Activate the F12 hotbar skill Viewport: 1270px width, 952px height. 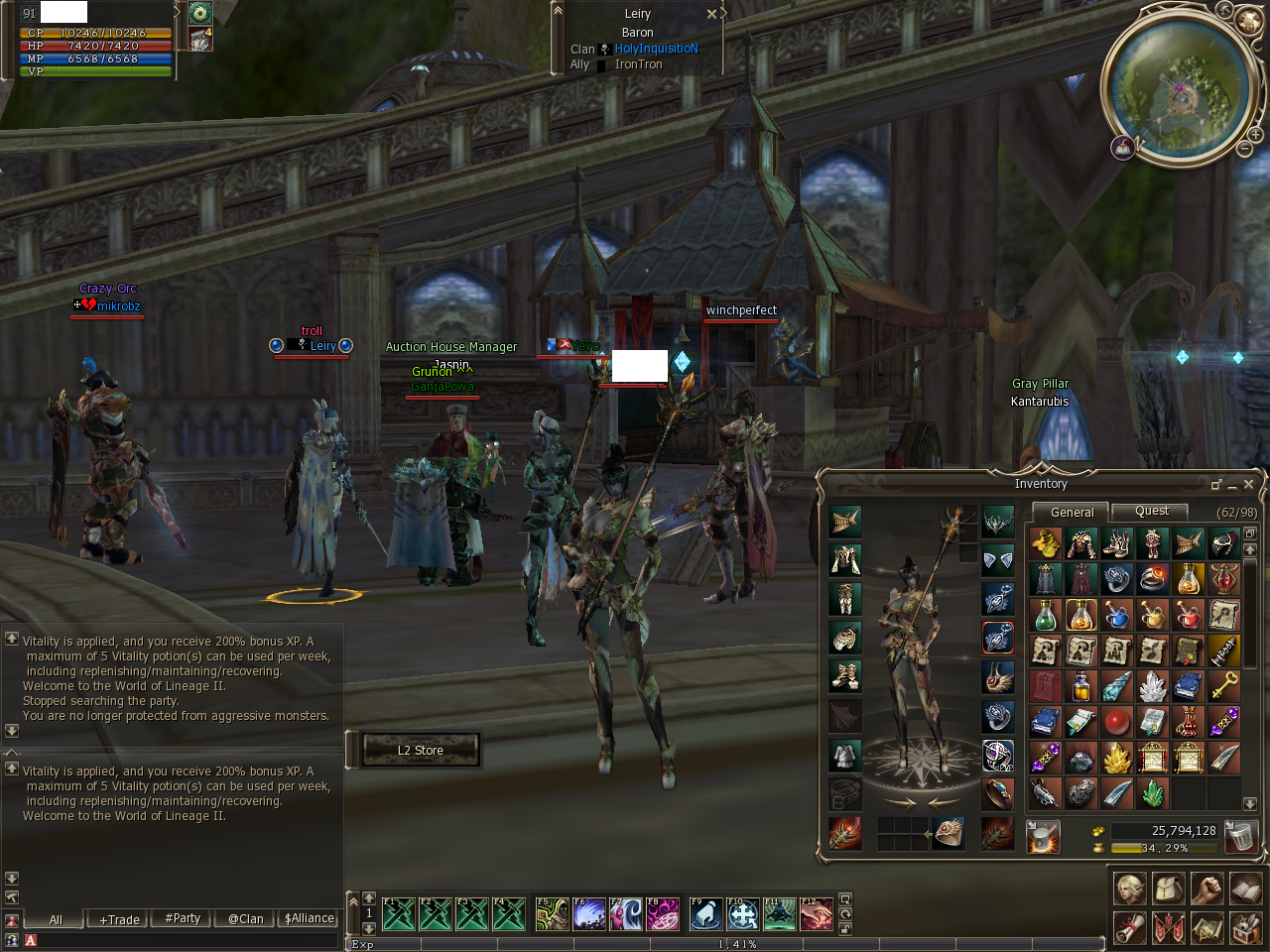tap(816, 913)
